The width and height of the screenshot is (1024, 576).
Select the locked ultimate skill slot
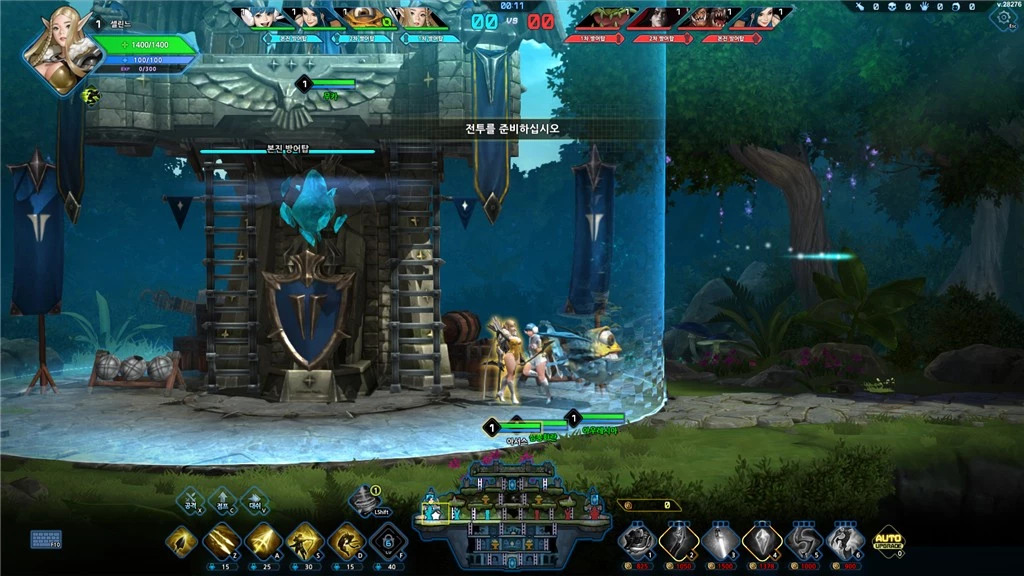[387, 541]
